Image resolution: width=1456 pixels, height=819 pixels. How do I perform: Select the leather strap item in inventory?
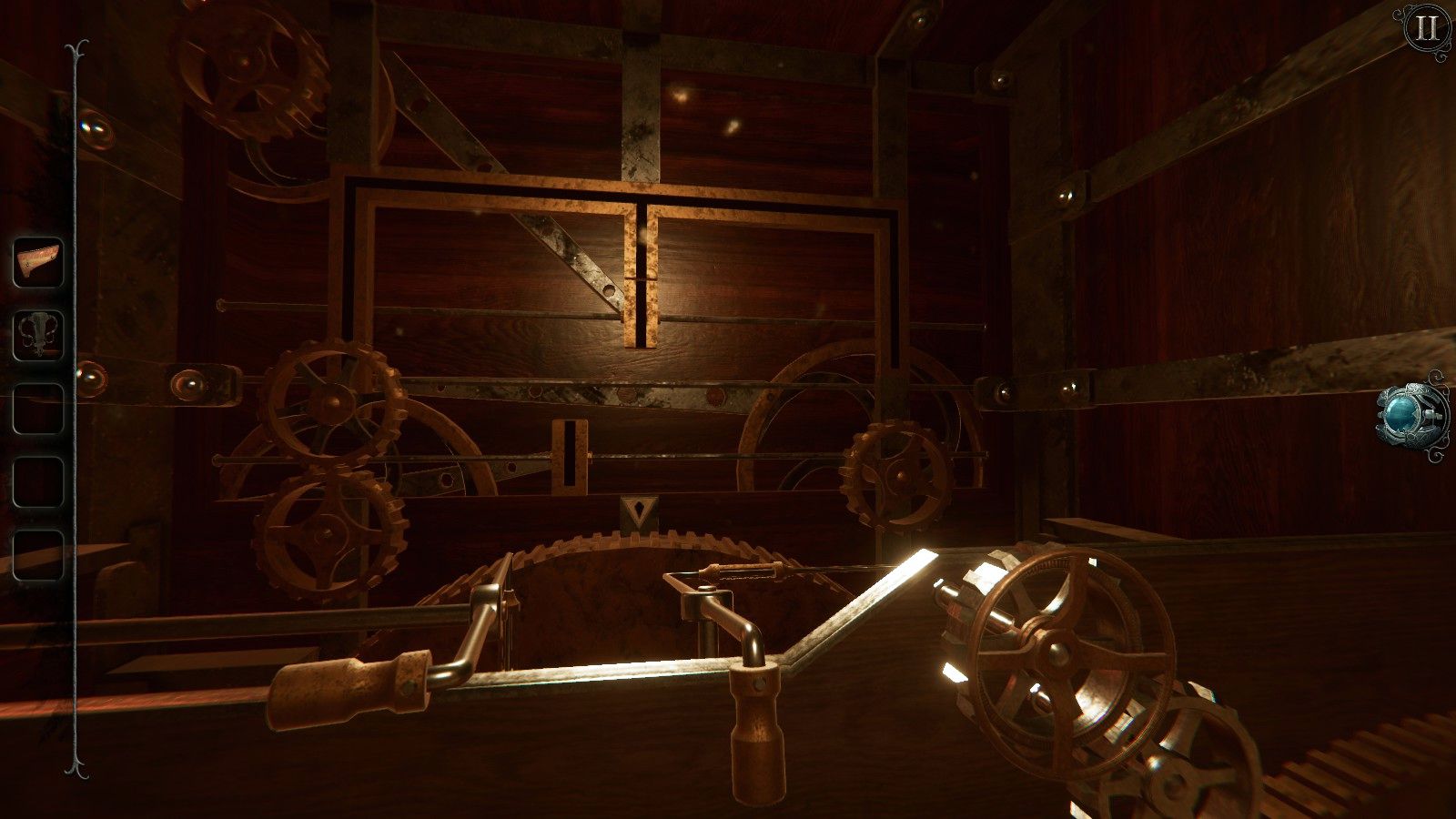click(36, 262)
